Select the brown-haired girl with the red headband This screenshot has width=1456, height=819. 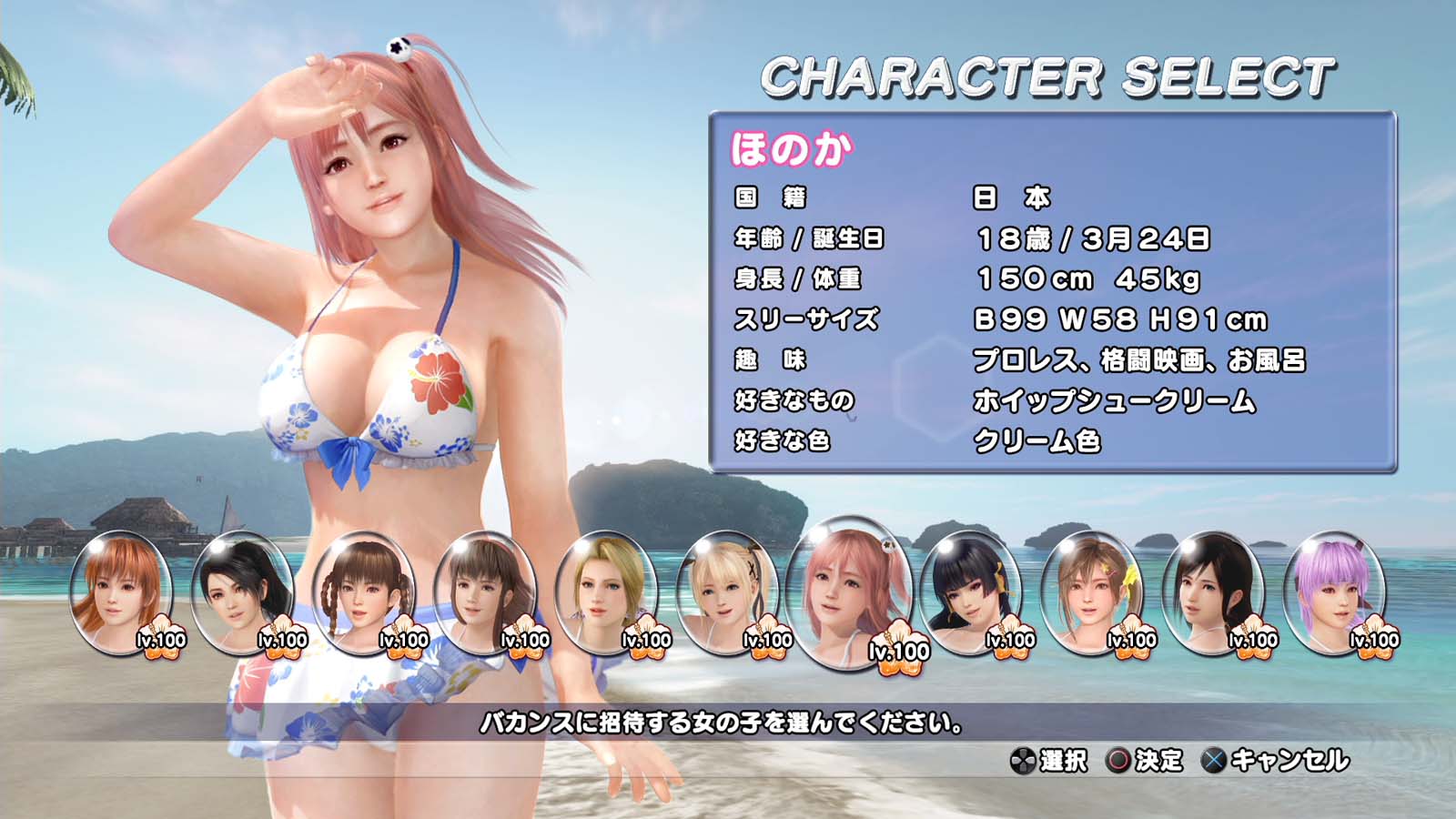click(484, 591)
